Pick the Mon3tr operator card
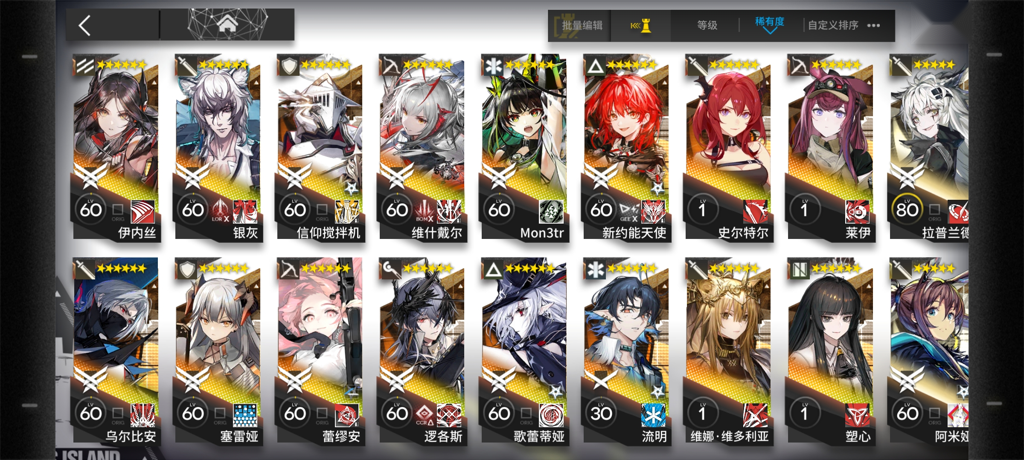Image resolution: width=1024 pixels, height=460 pixels. pyautogui.click(x=524, y=140)
